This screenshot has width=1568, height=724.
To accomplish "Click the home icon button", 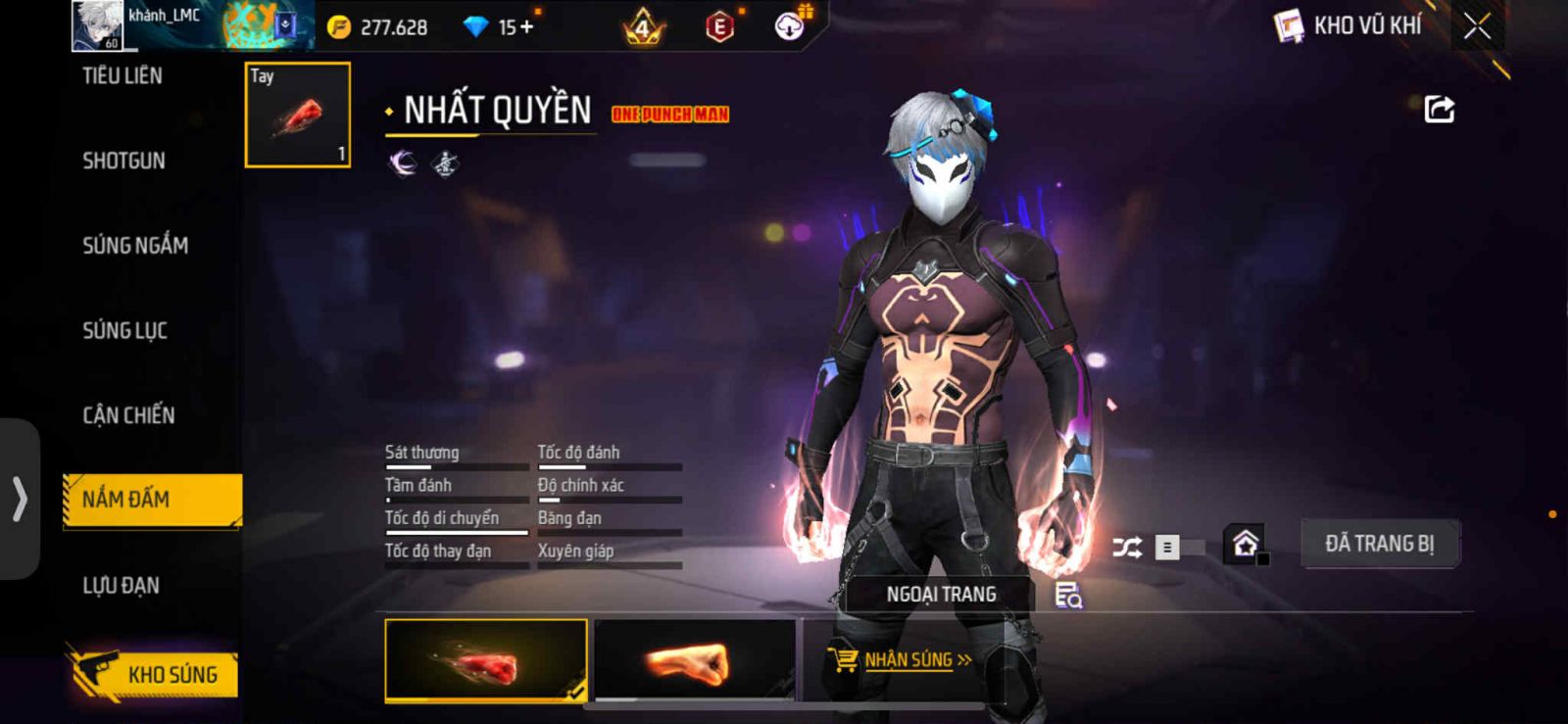I will [x=1245, y=544].
